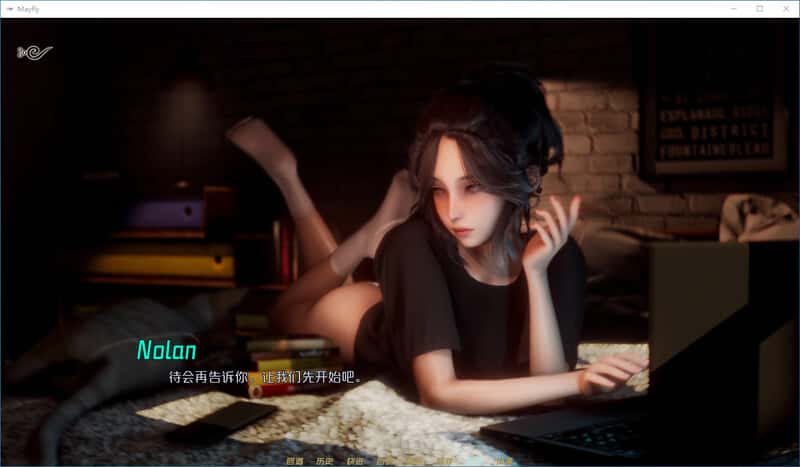Click the spiral logo icon
The image size is (800, 467).
pyautogui.click(x=34, y=52)
